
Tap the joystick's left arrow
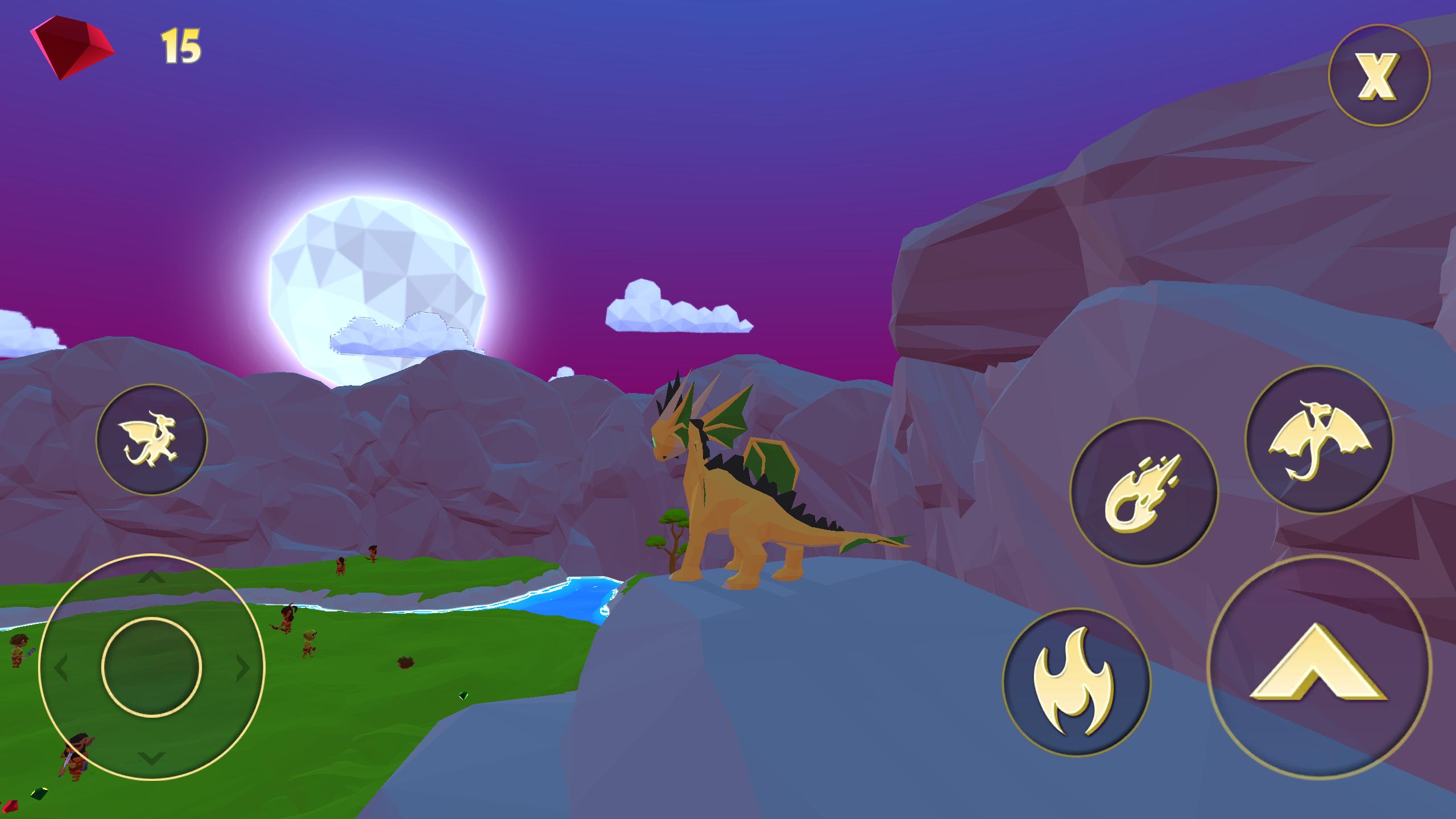click(x=60, y=668)
